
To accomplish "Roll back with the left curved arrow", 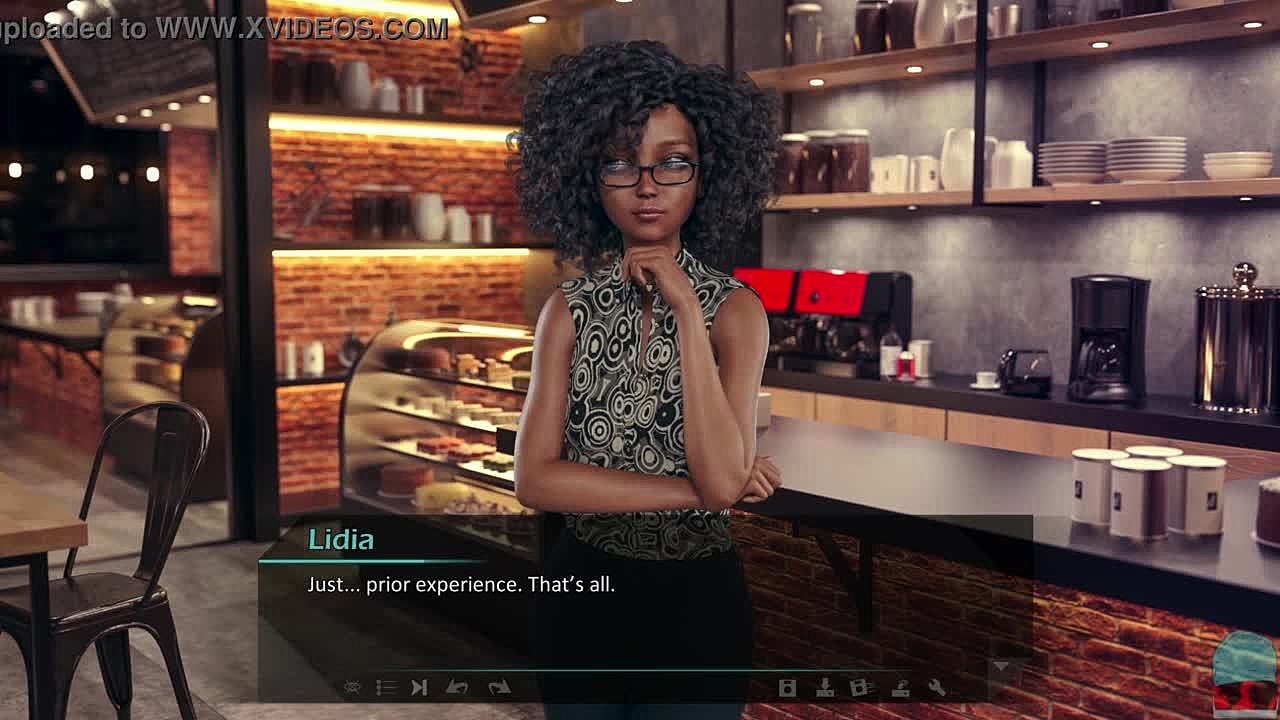I will coord(457,687).
